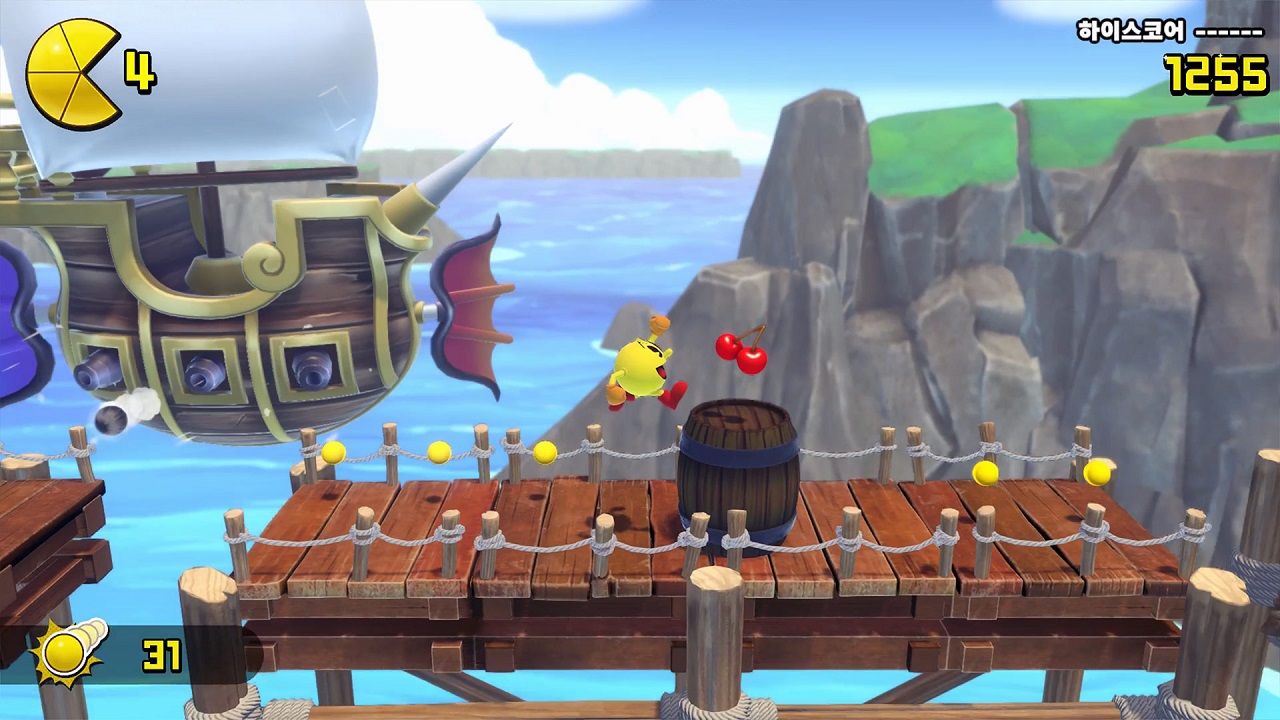Select the pellet floating above the rope fence
The image size is (1280, 720).
tap(440, 452)
